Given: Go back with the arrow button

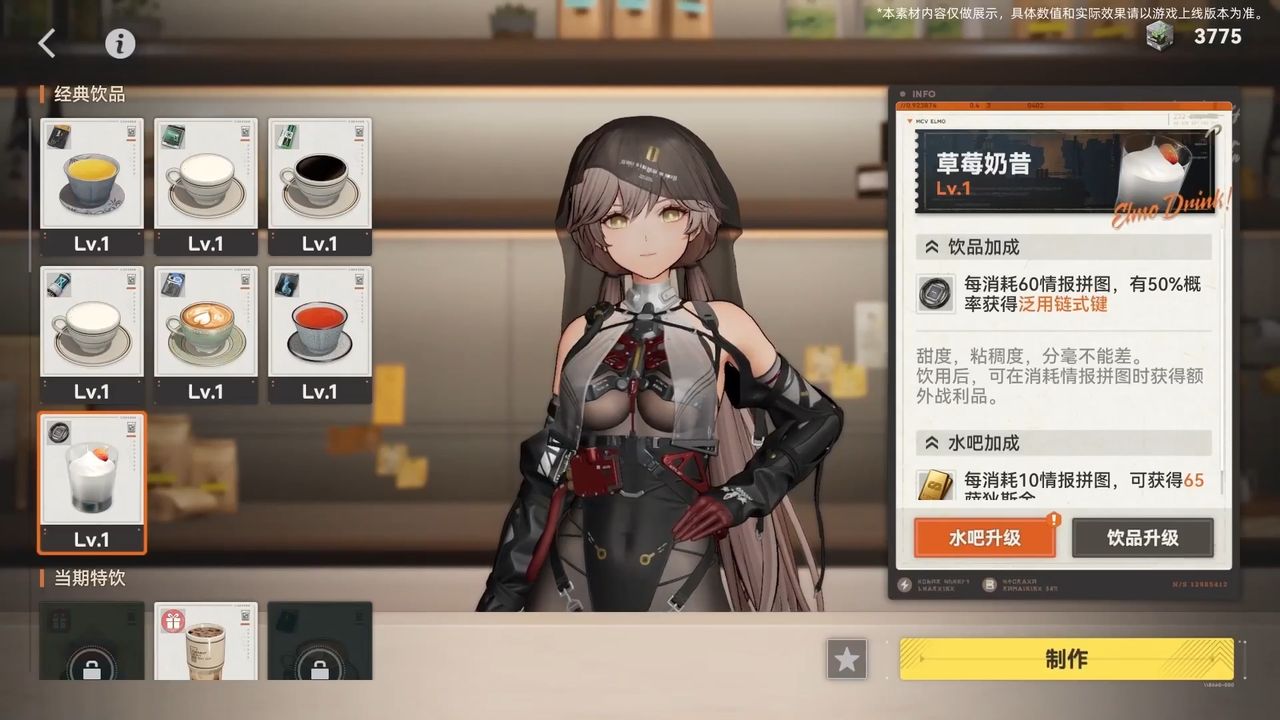Looking at the screenshot, I should pos(47,43).
